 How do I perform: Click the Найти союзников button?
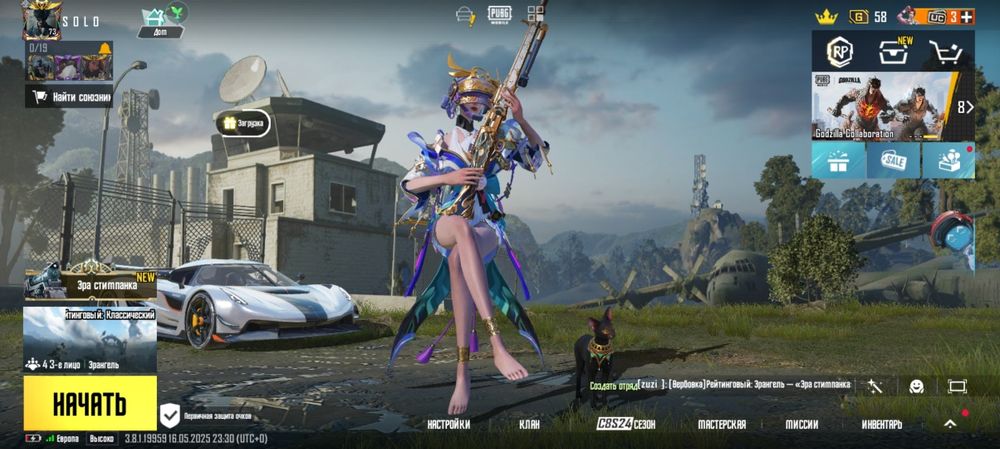click(x=70, y=97)
